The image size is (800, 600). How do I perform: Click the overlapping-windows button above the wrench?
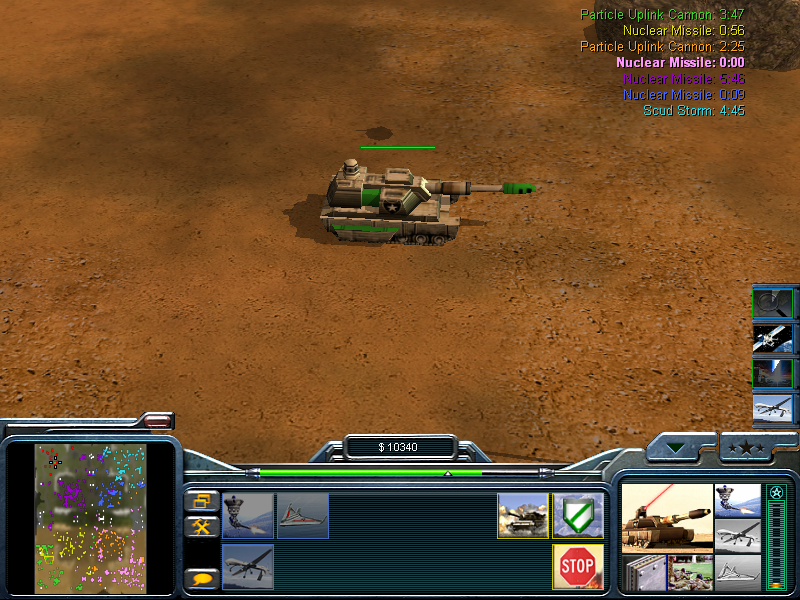(202, 501)
